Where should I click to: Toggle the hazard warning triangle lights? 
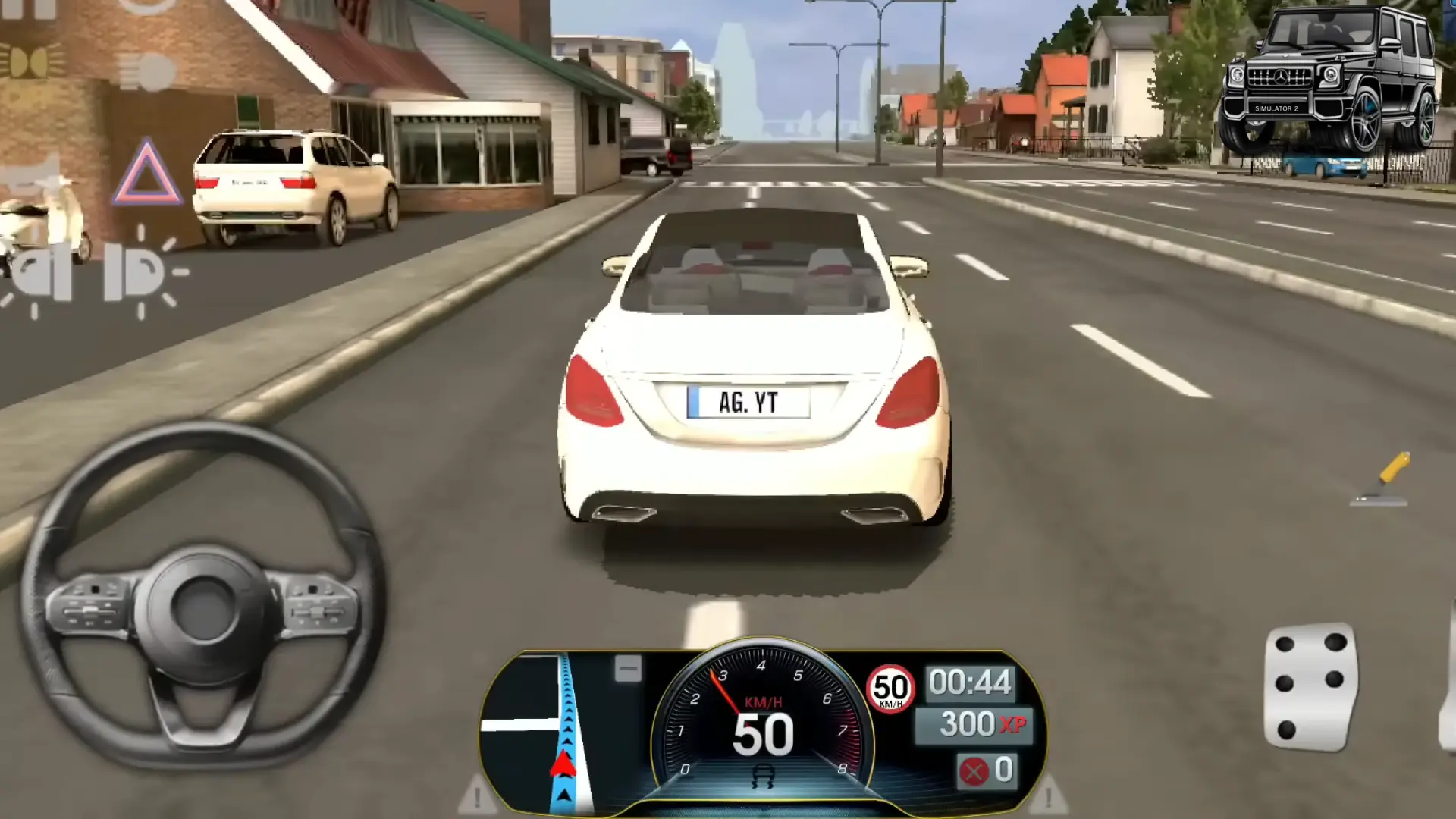coord(147,172)
